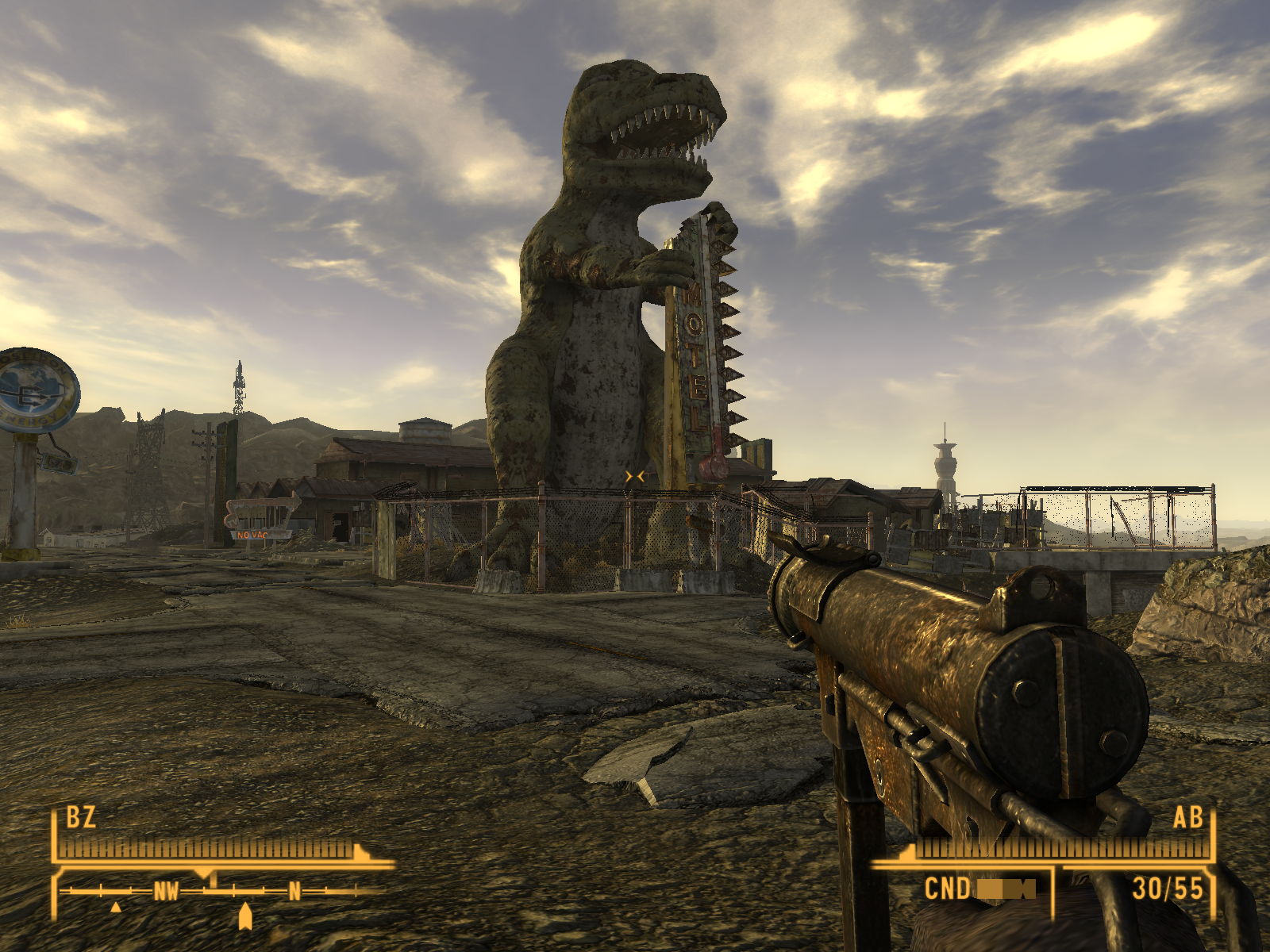This screenshot has width=1270, height=952.
Task: Select the large quest arrow marker on compass
Action: pos(245,916)
